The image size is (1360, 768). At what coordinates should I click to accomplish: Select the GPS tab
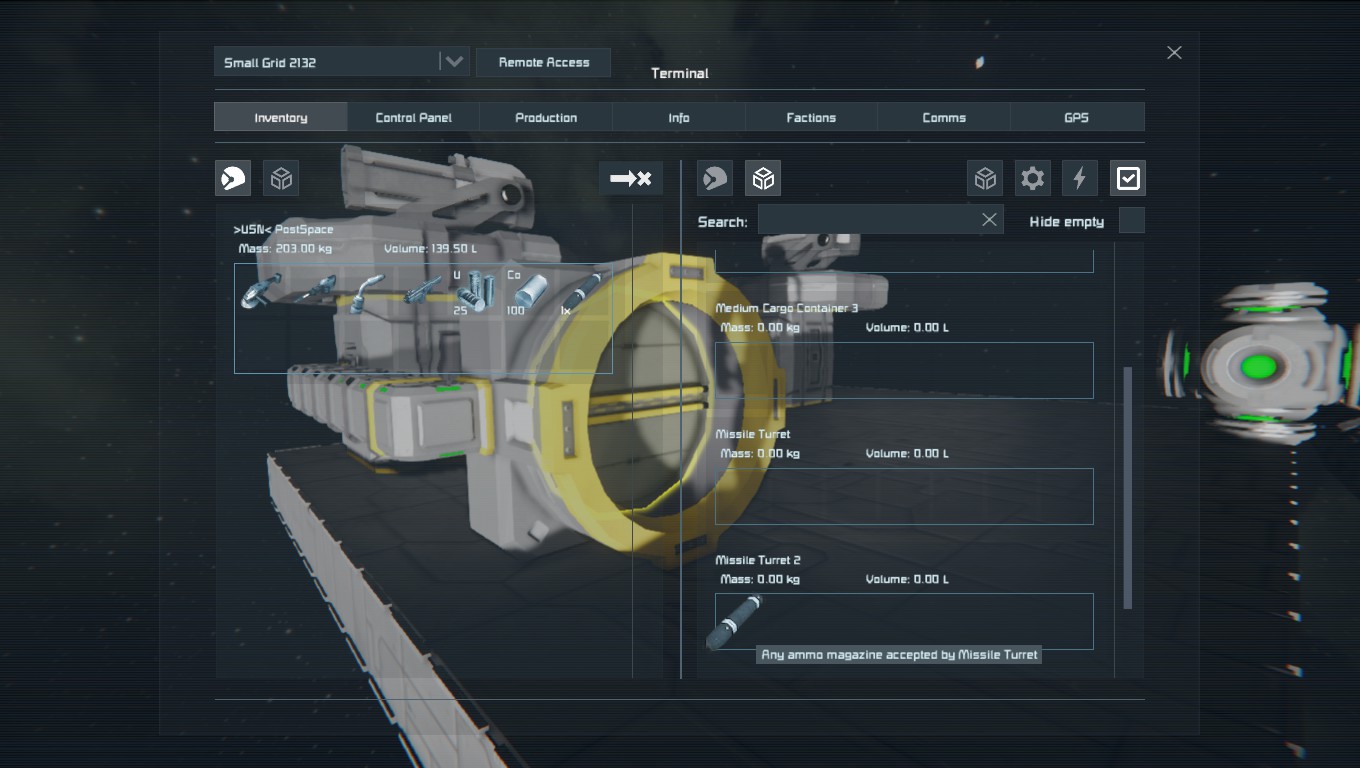click(1076, 117)
